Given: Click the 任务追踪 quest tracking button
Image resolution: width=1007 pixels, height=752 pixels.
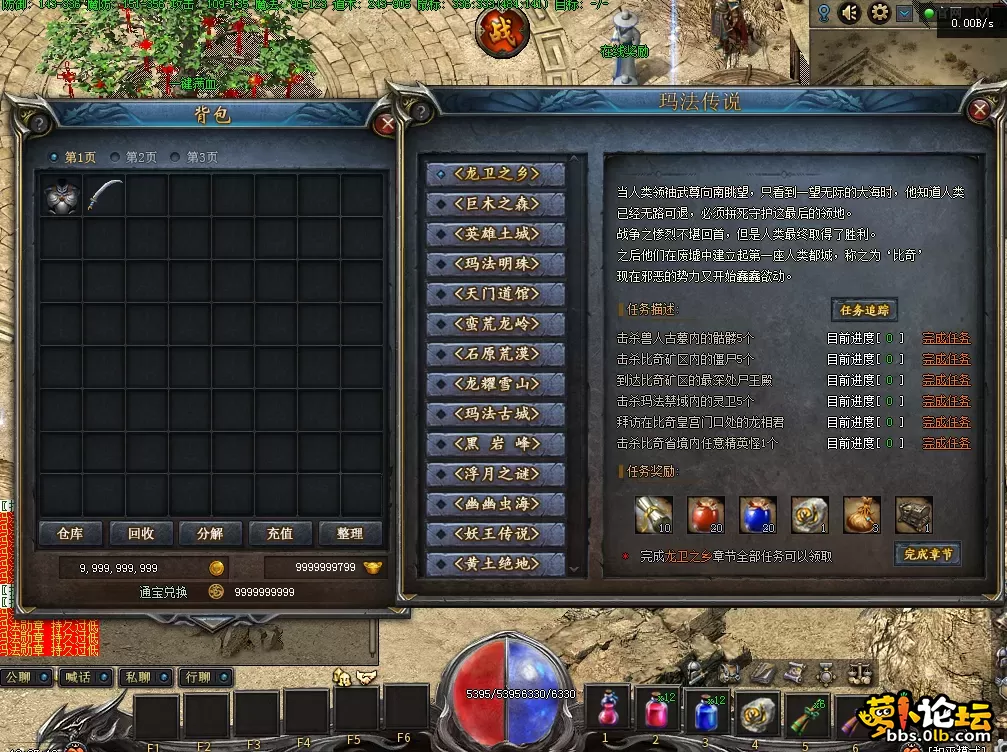Looking at the screenshot, I should (x=864, y=310).
